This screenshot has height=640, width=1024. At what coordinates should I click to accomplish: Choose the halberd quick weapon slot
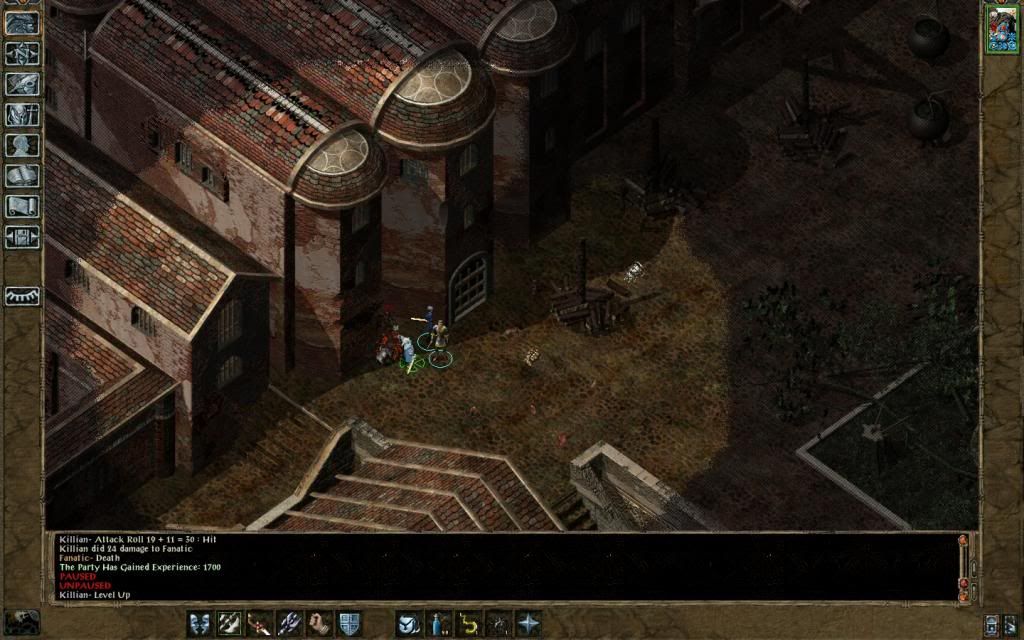[290, 624]
